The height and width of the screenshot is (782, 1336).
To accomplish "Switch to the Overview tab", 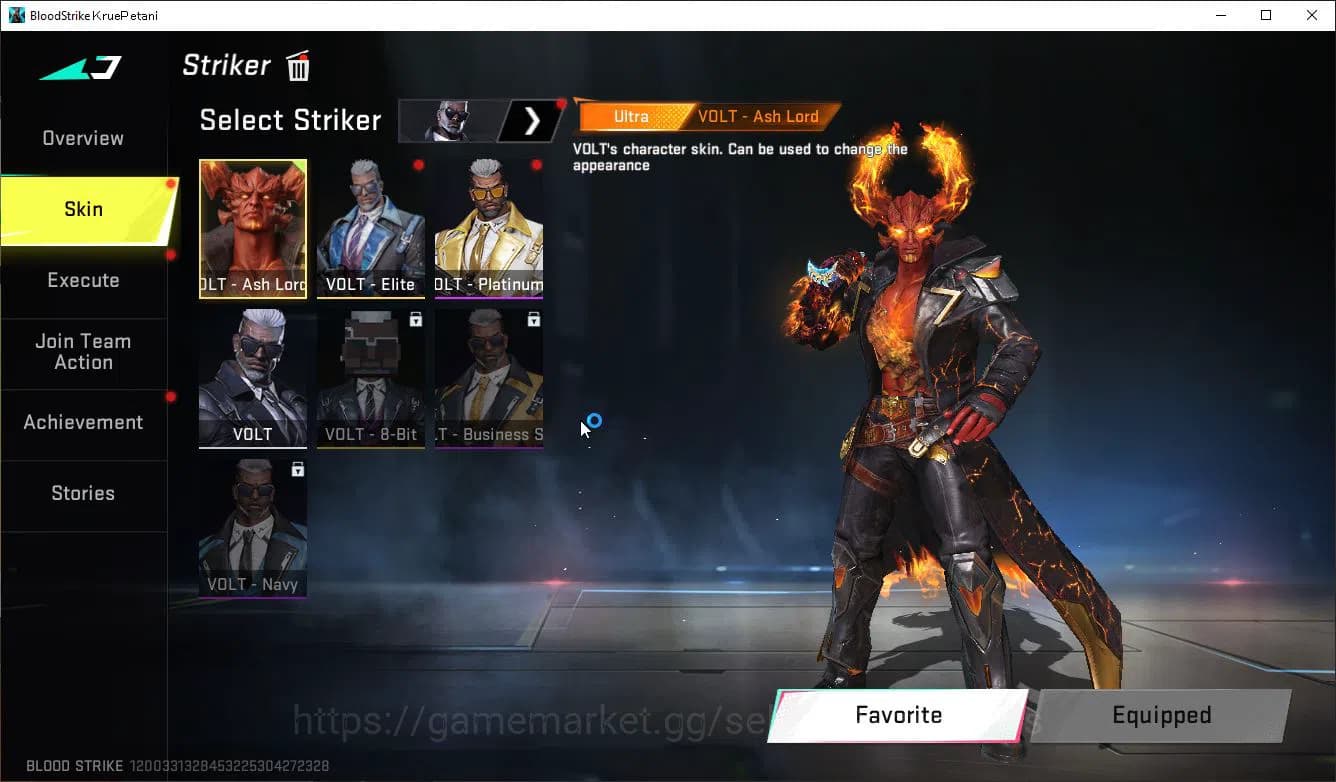I will (x=82, y=138).
